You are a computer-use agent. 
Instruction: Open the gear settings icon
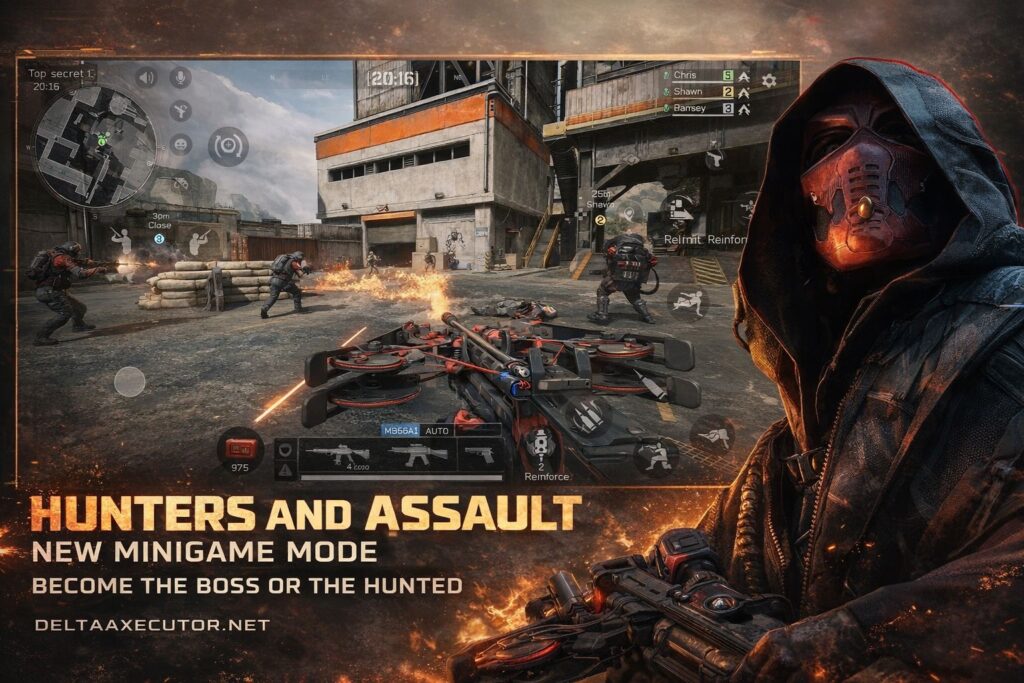click(x=769, y=80)
